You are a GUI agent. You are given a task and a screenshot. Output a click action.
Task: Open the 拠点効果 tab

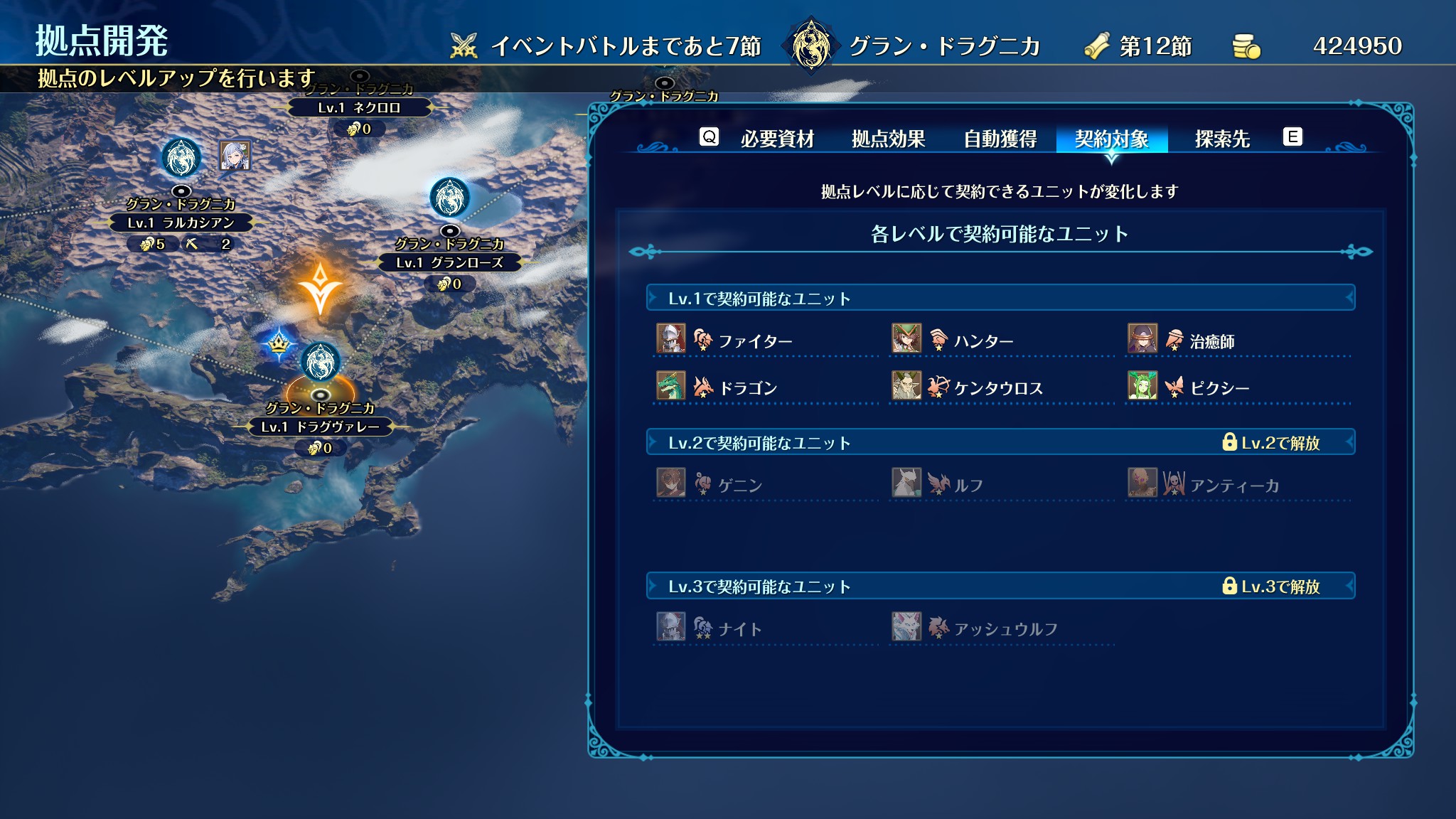(x=889, y=139)
